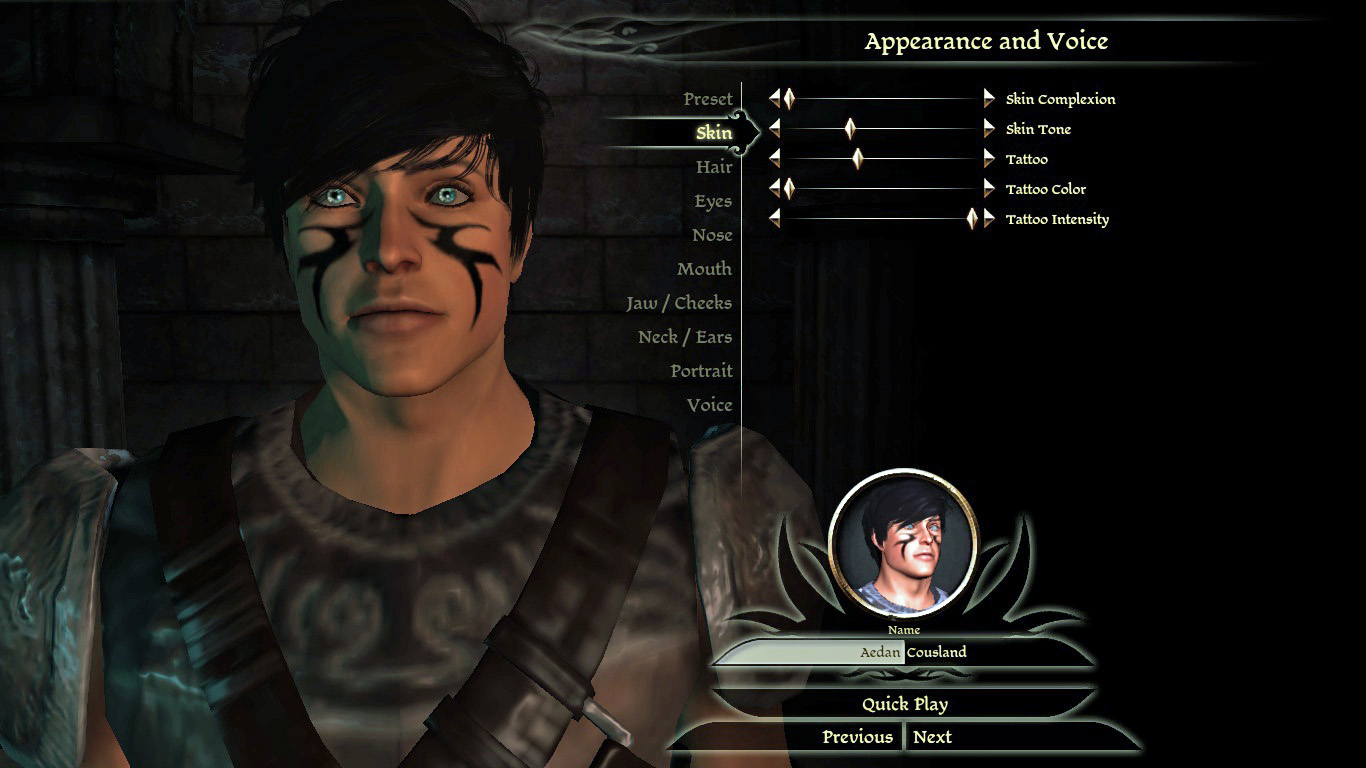Start Quick Play

click(x=905, y=704)
